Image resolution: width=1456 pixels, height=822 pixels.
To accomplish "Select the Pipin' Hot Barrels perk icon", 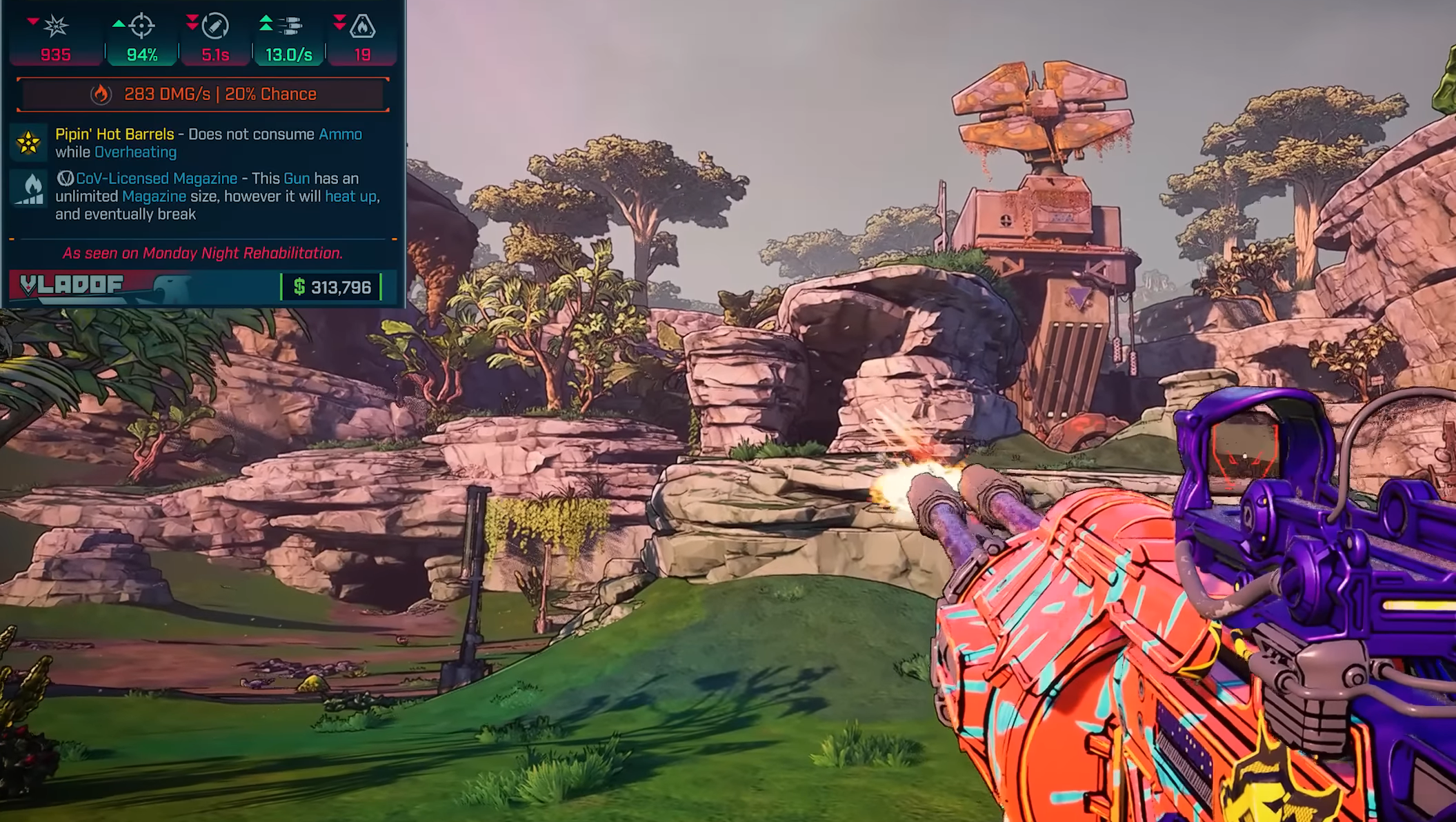I will coord(28,143).
